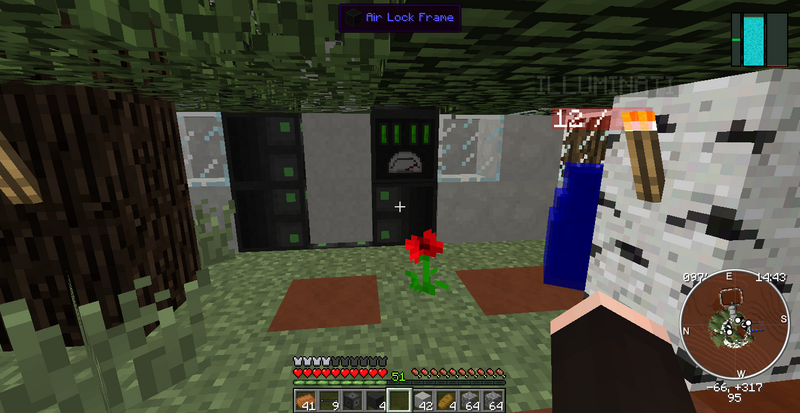Click the highlighted empty hotbar slot

coord(400,401)
